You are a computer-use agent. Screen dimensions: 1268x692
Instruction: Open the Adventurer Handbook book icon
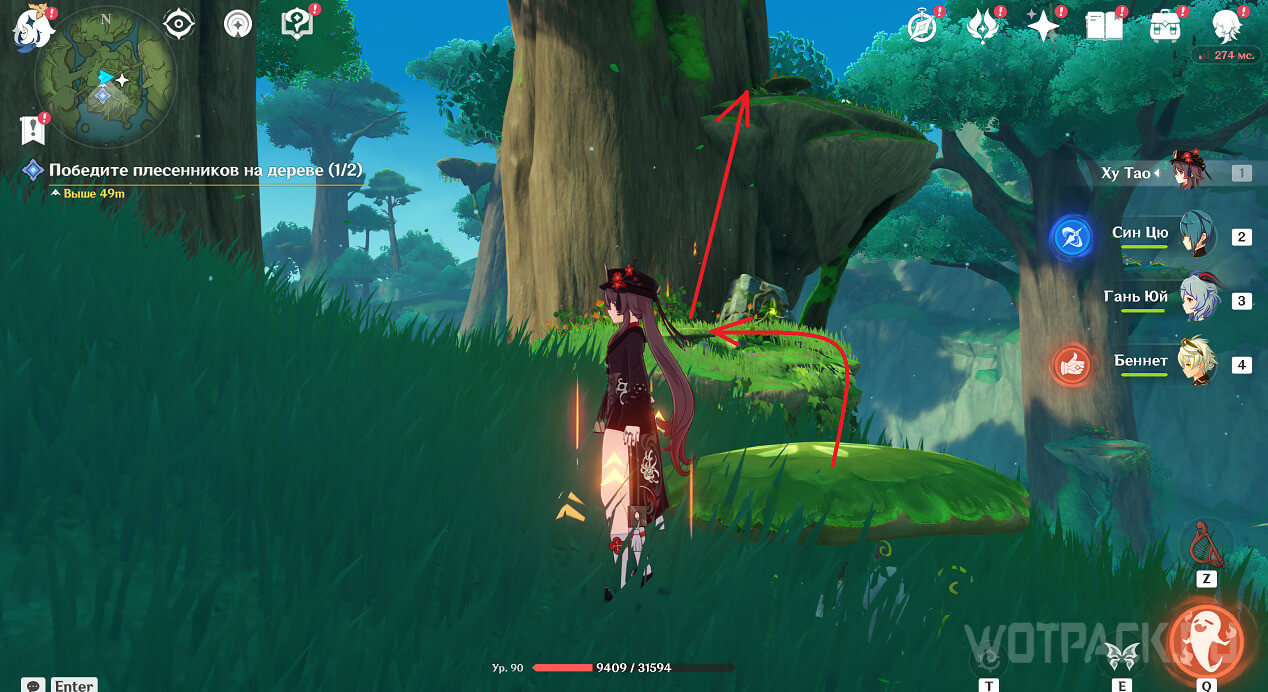coord(1103,26)
